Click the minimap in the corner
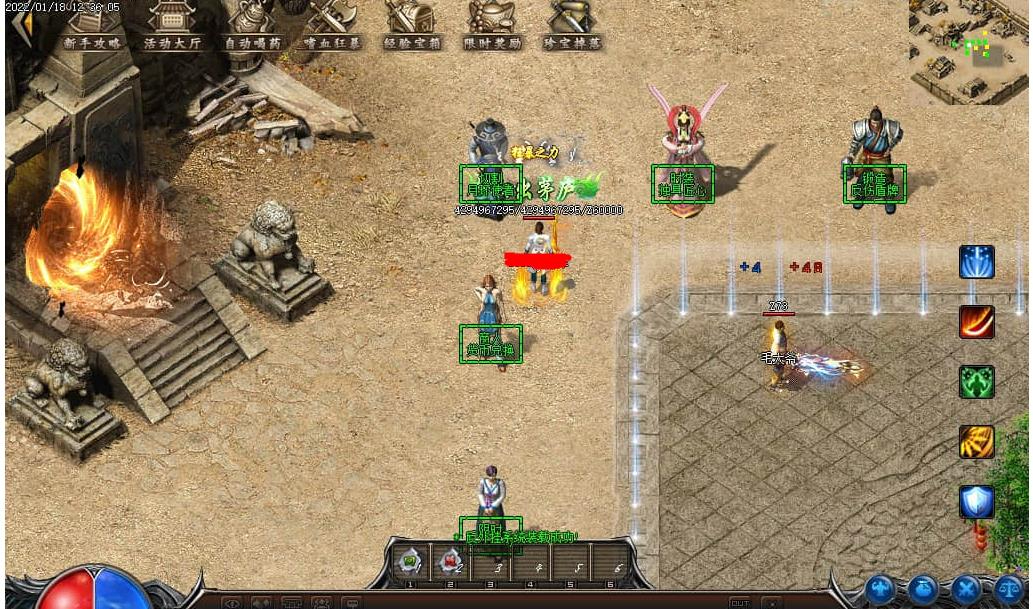Viewport: 1033px width, 609px height. click(968, 50)
